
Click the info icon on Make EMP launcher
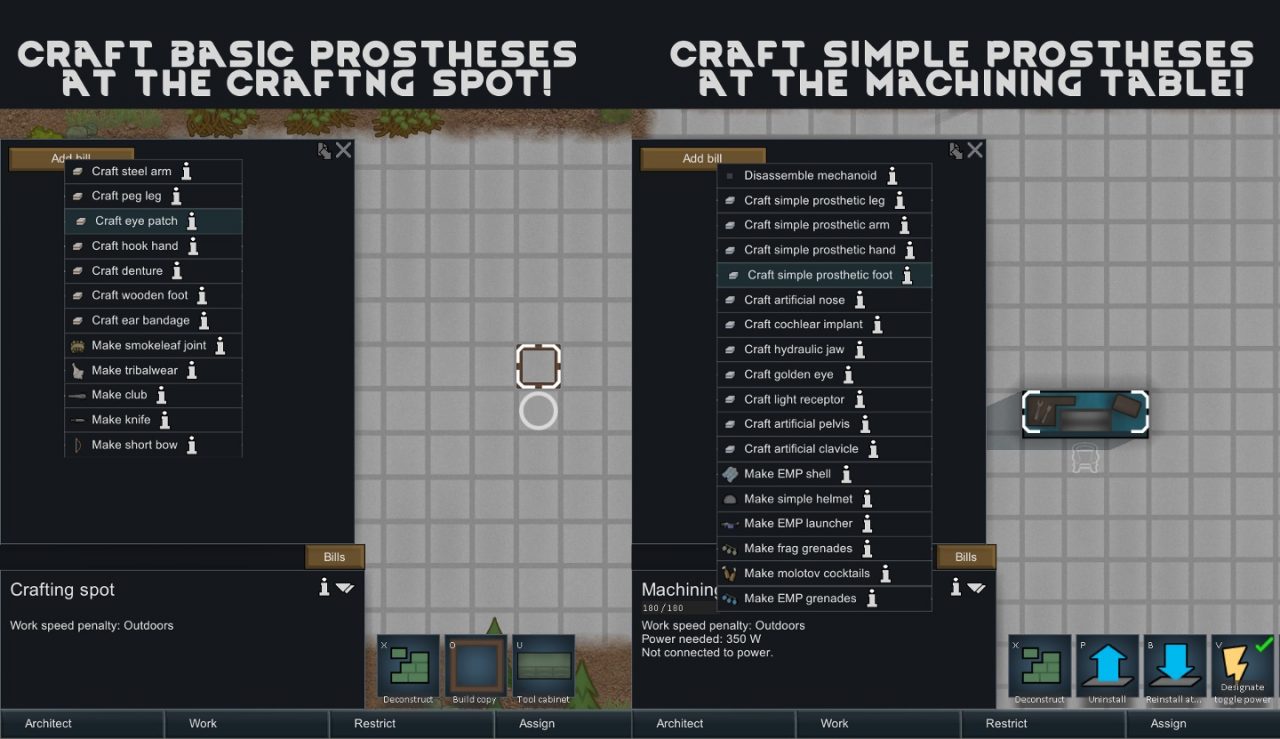click(x=867, y=523)
